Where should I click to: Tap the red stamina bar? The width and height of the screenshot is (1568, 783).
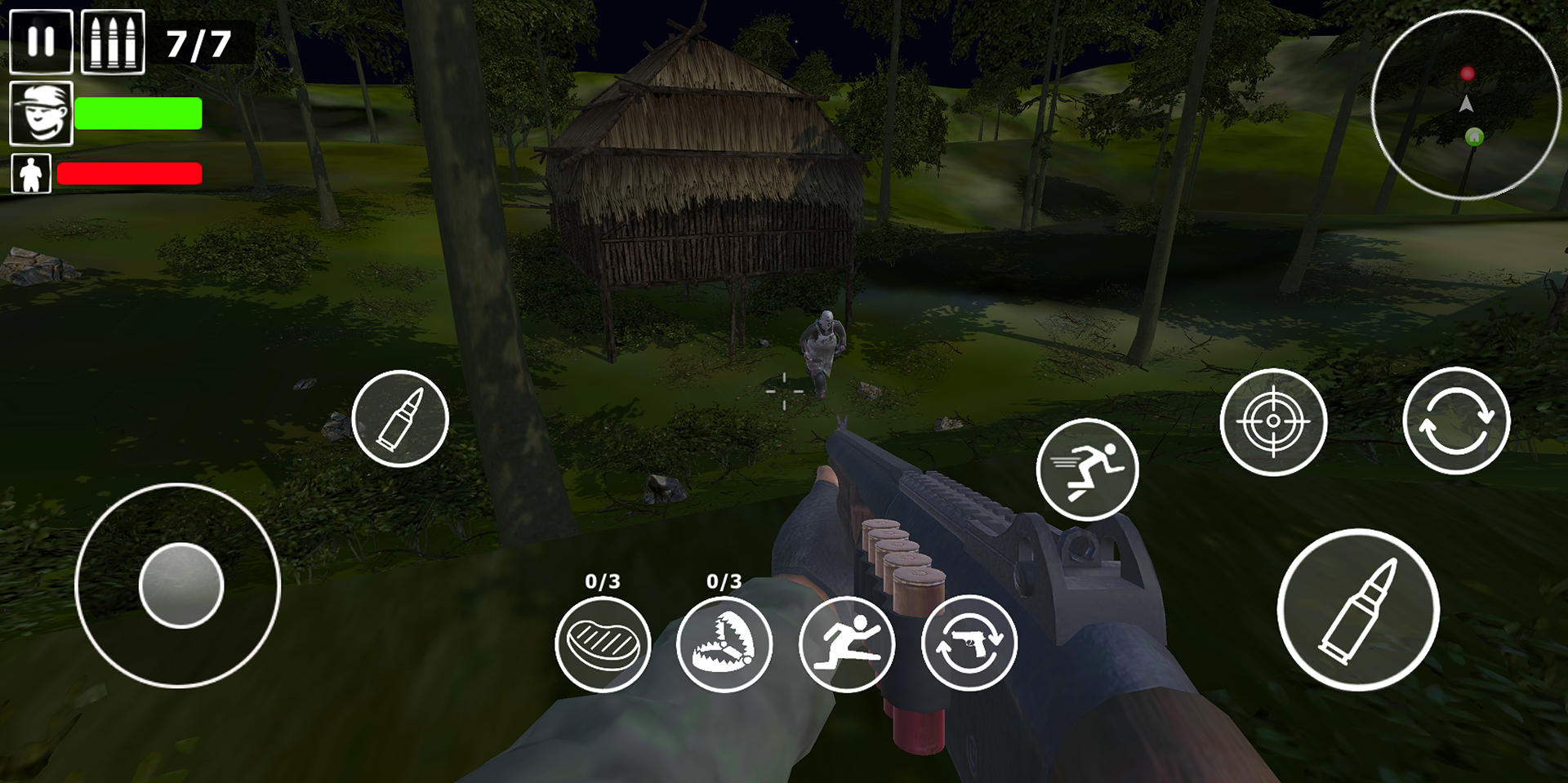click(129, 173)
